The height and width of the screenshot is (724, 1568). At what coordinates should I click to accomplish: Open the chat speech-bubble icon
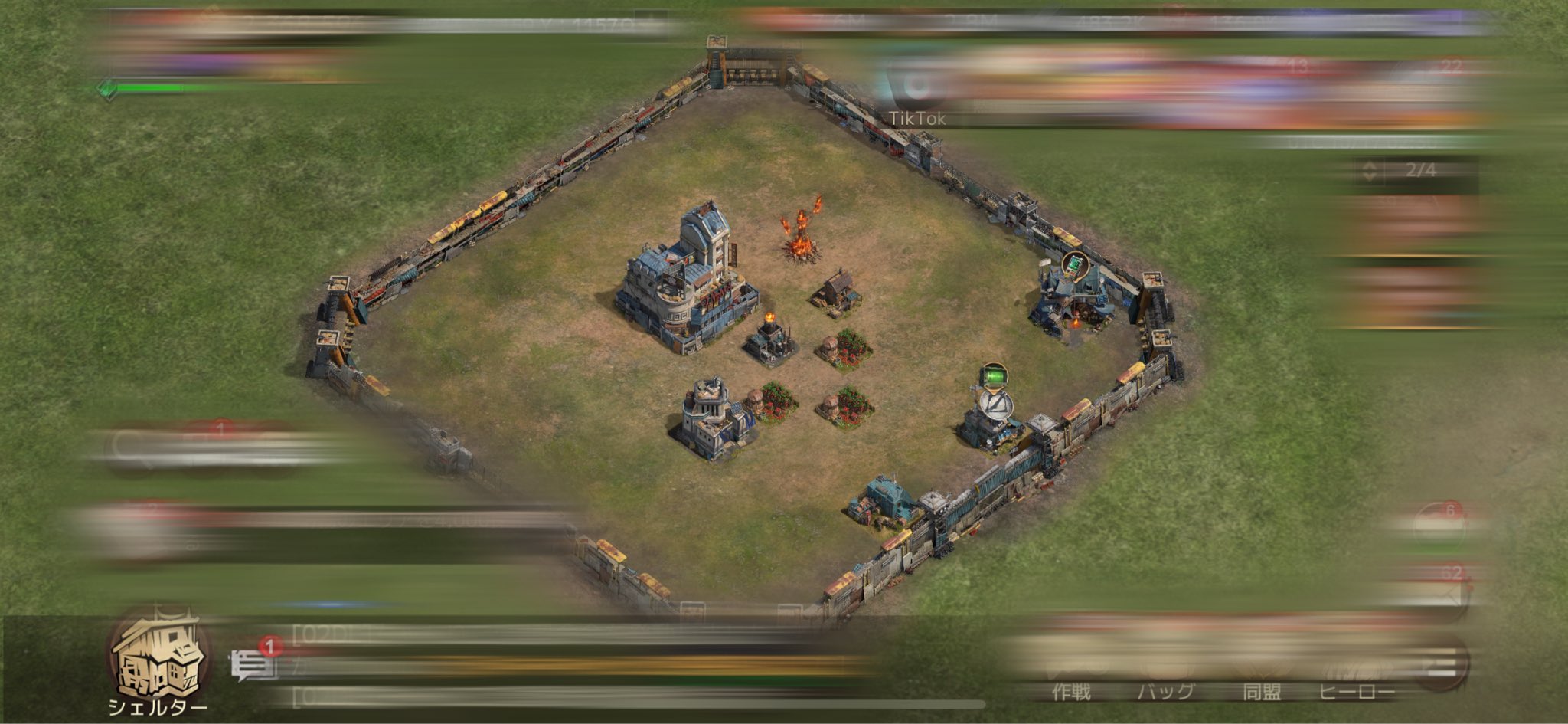253,665
